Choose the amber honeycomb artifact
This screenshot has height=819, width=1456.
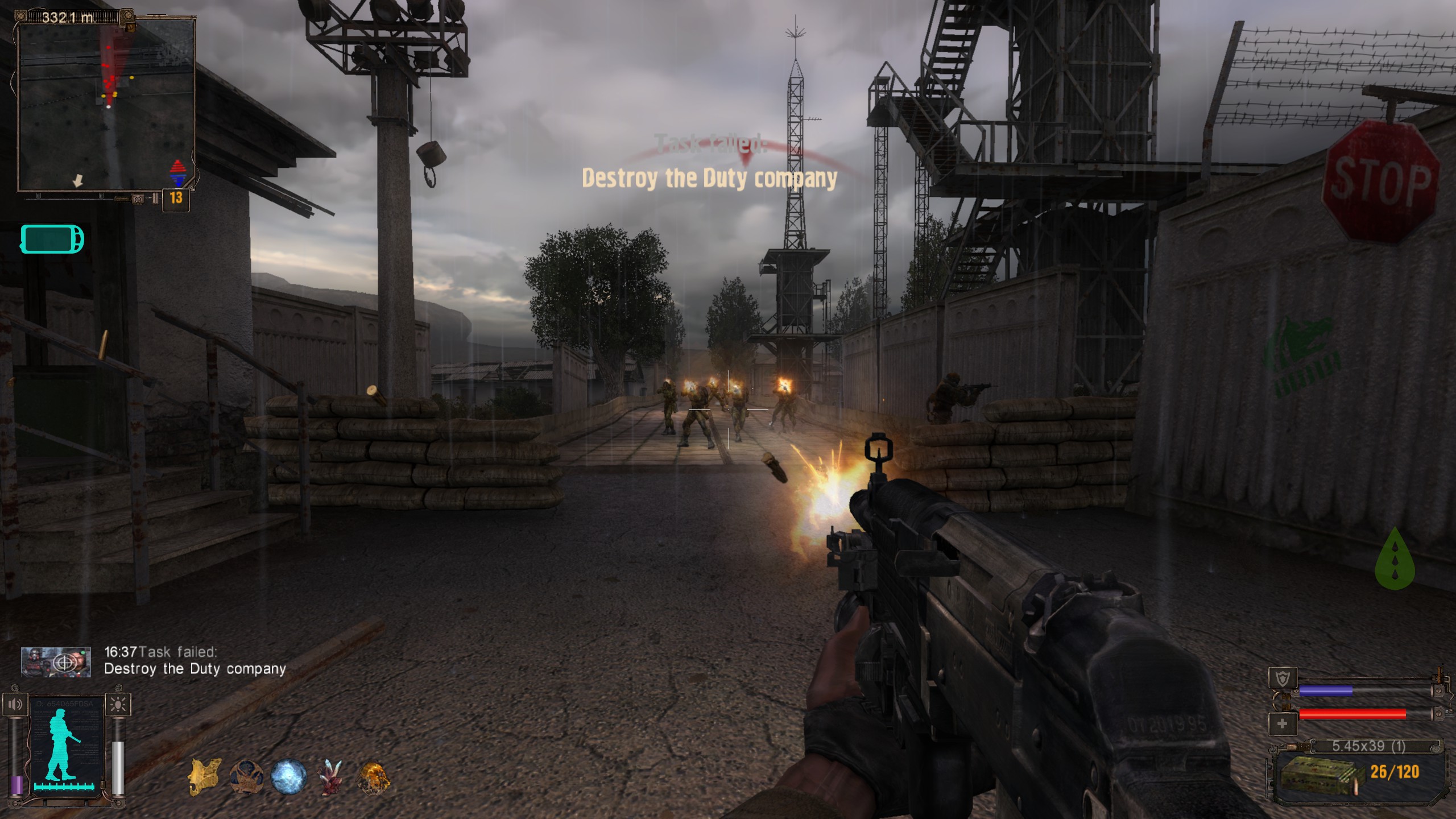(x=373, y=777)
